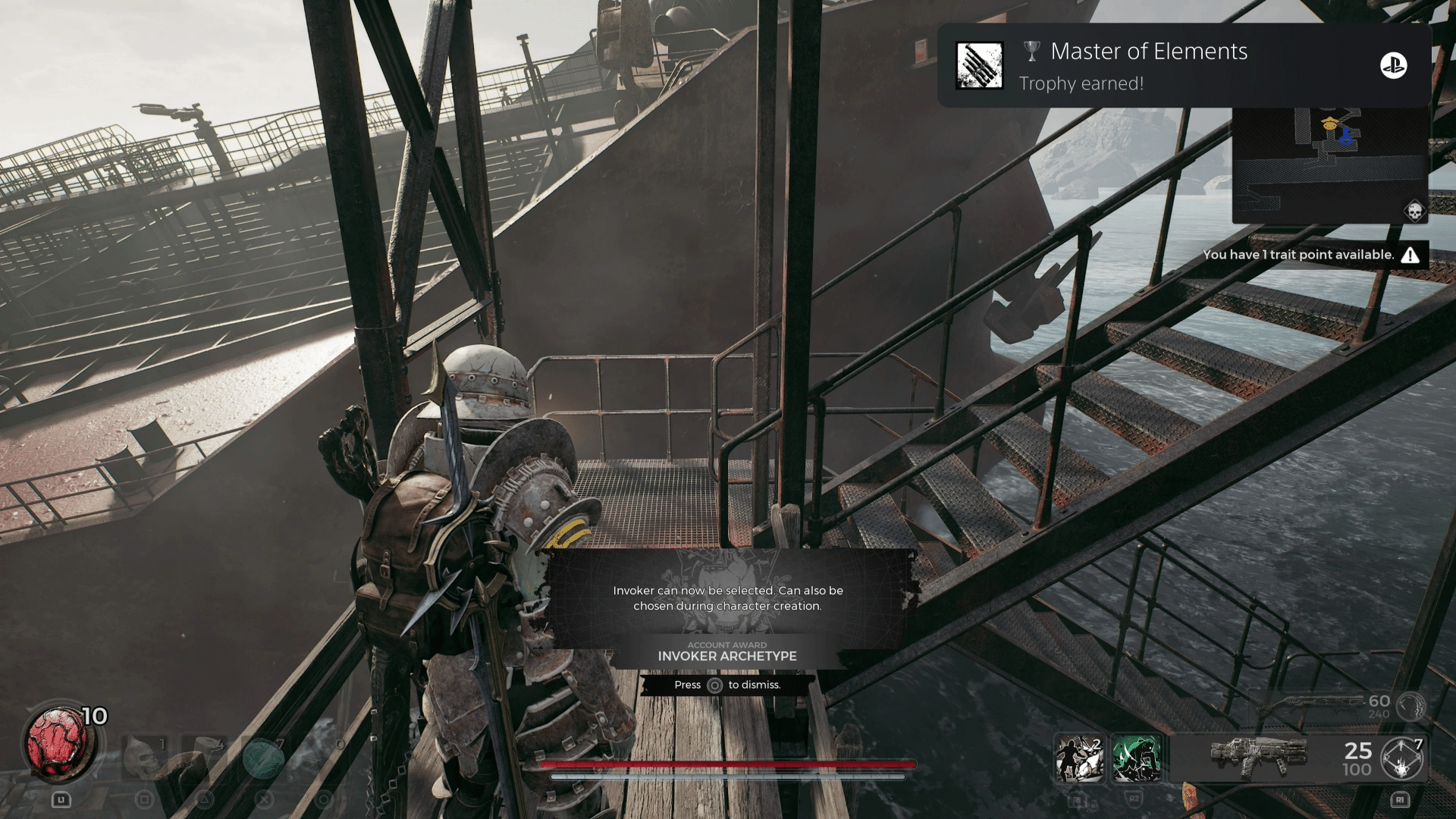Activate the long gun's weapon mod icon
The image size is (1456, 819).
tap(1410, 707)
